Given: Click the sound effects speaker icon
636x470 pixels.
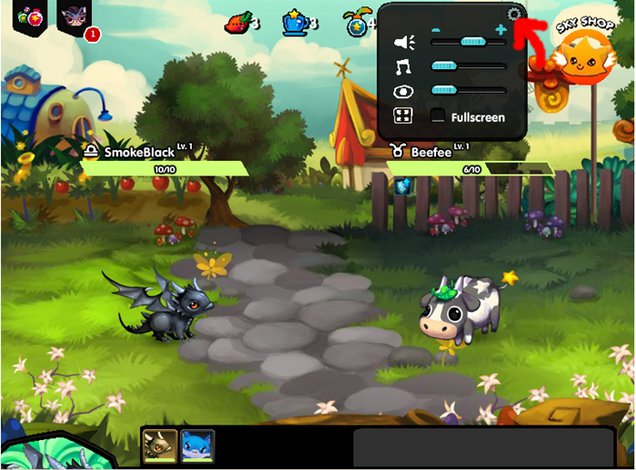Looking at the screenshot, I should (x=403, y=42).
